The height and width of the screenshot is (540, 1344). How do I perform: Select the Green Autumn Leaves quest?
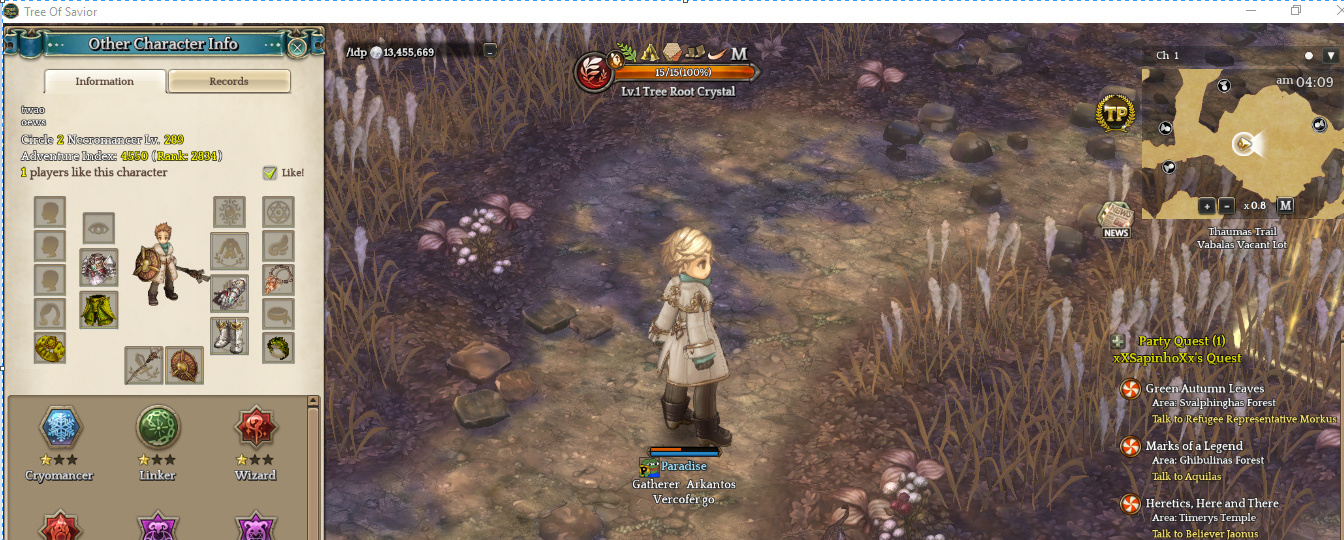[1204, 388]
